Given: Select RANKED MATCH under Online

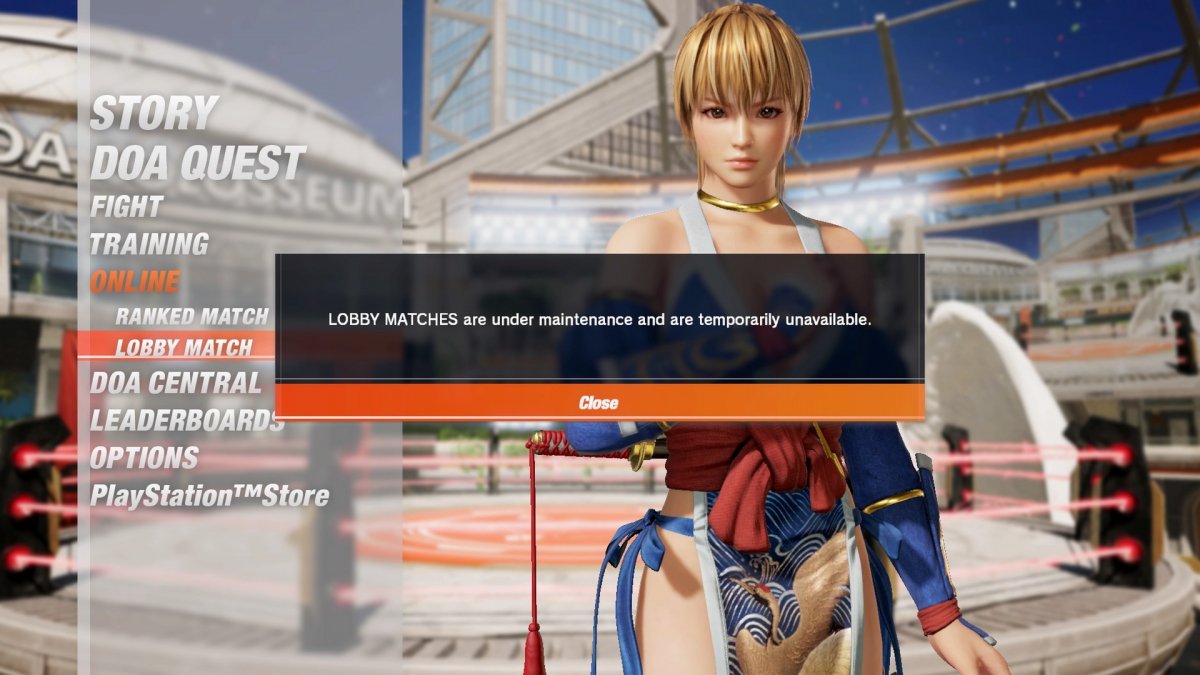Looking at the screenshot, I should click(192, 317).
